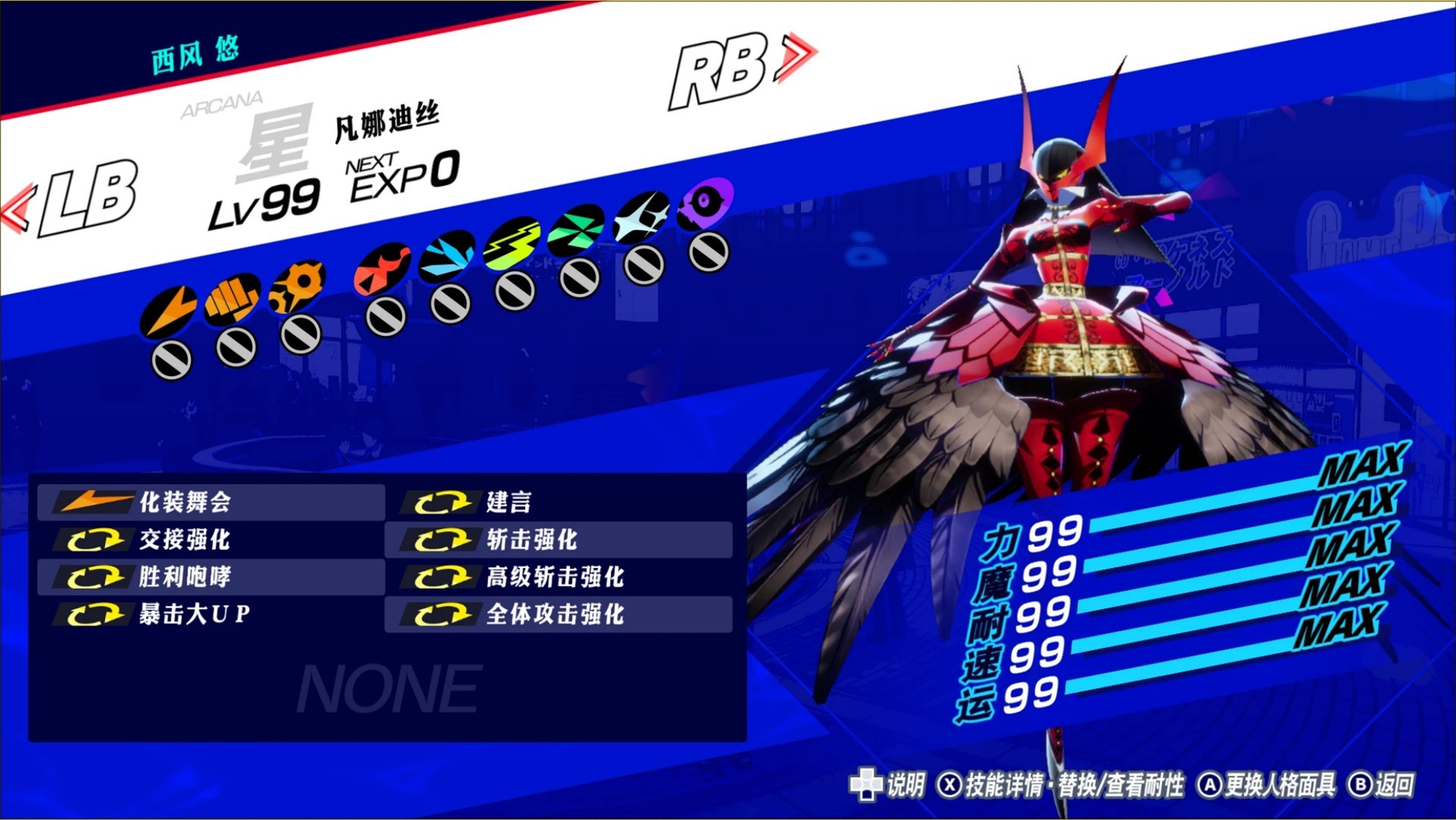This screenshot has height=820, width=1456.
Task: Select the Electric affinity icon
Action: point(513,245)
